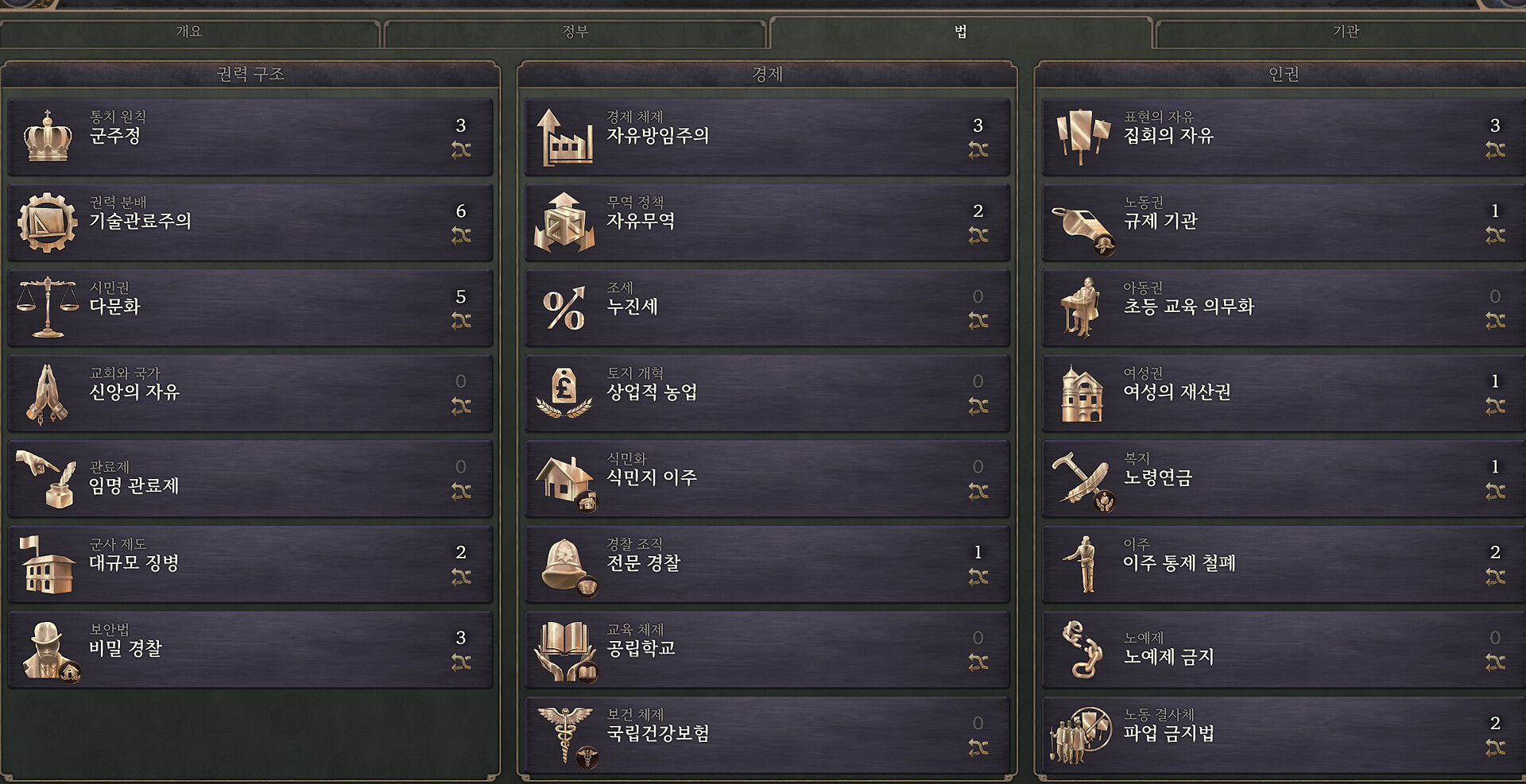This screenshot has height=784, width=1526.
Task: Select the 대규모 징병 army law
Action: click(x=250, y=564)
